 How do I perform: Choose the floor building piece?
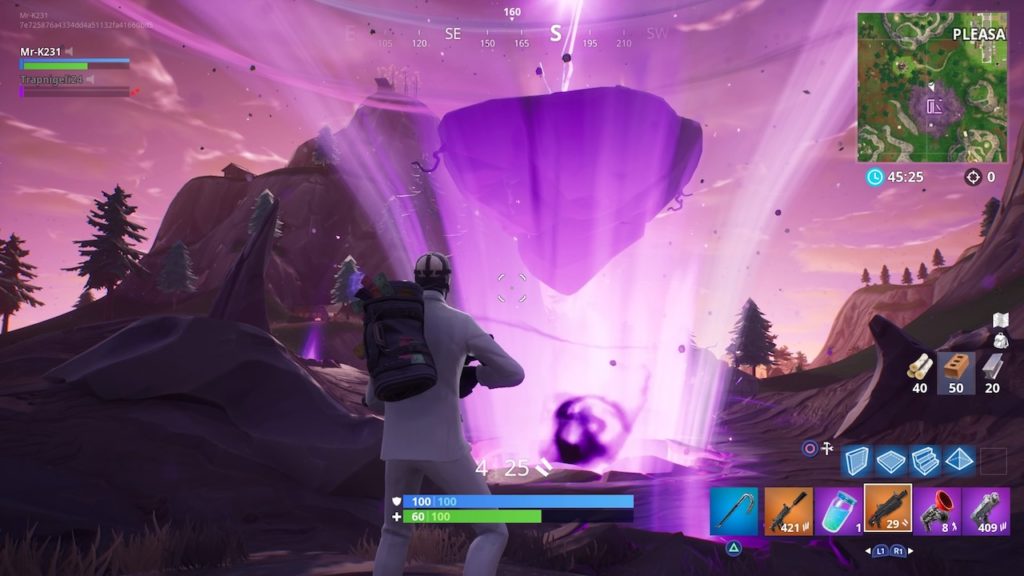pyautogui.click(x=891, y=461)
